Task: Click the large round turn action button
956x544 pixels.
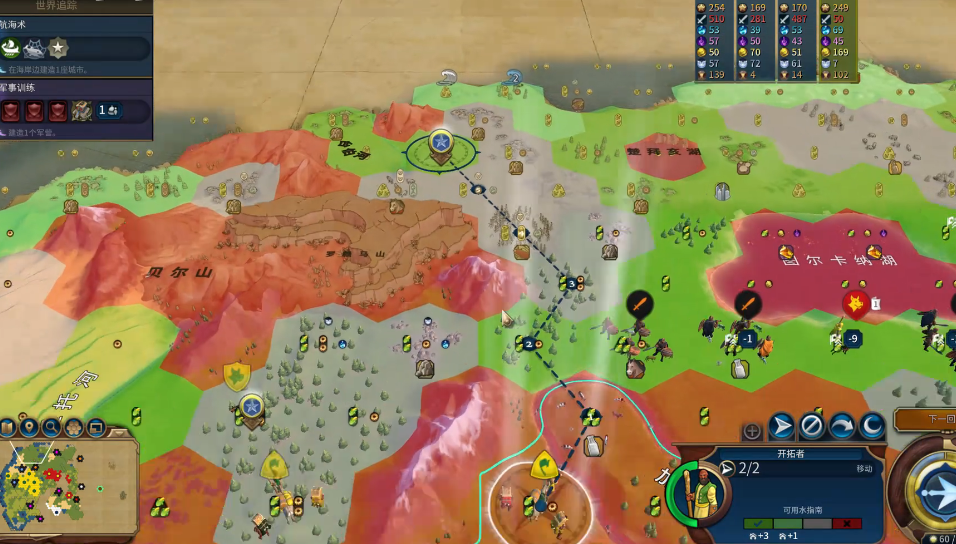Action: pyautogui.click(x=935, y=490)
